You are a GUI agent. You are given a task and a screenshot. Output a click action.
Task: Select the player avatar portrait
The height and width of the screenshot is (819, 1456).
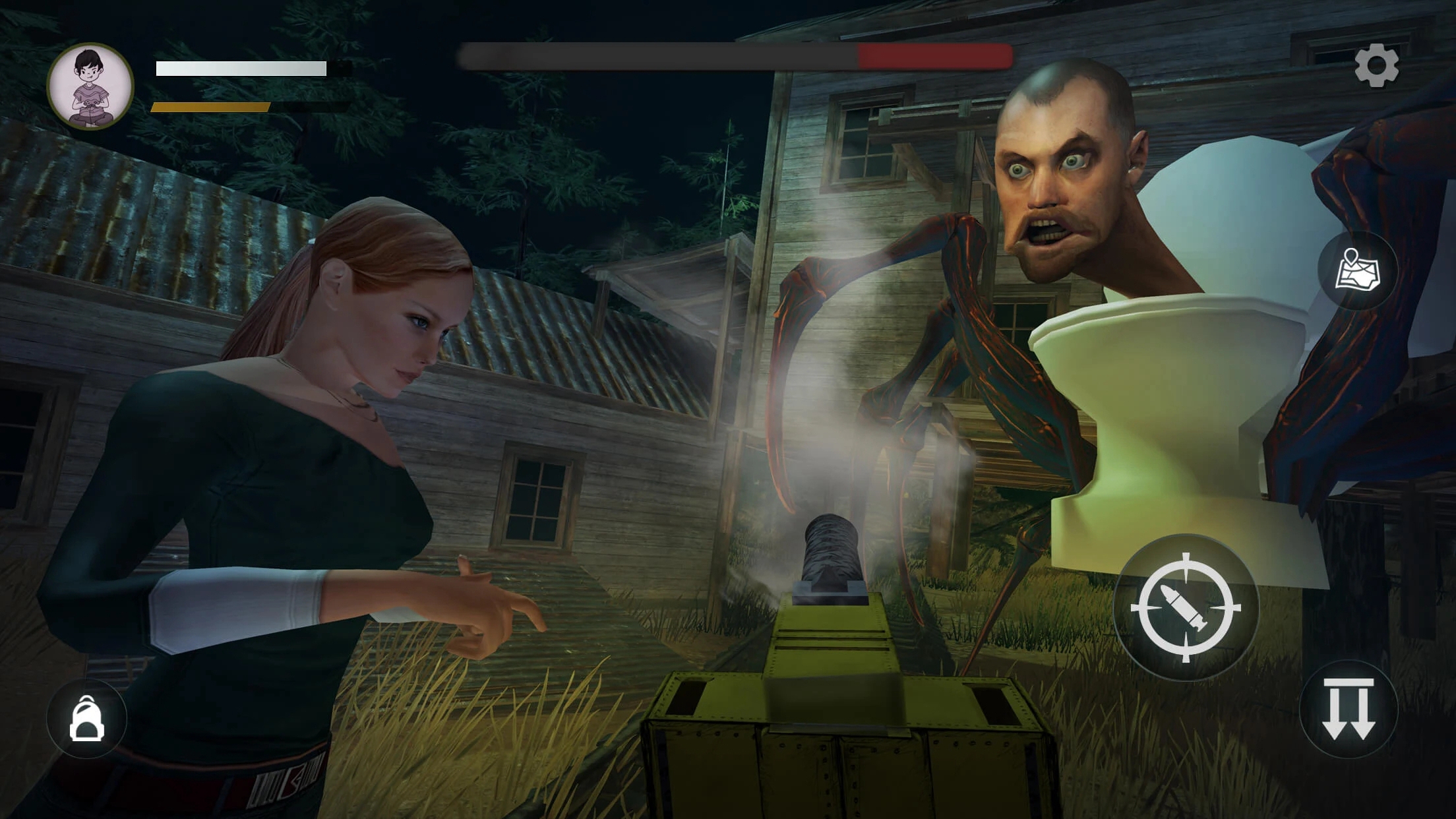point(90,86)
